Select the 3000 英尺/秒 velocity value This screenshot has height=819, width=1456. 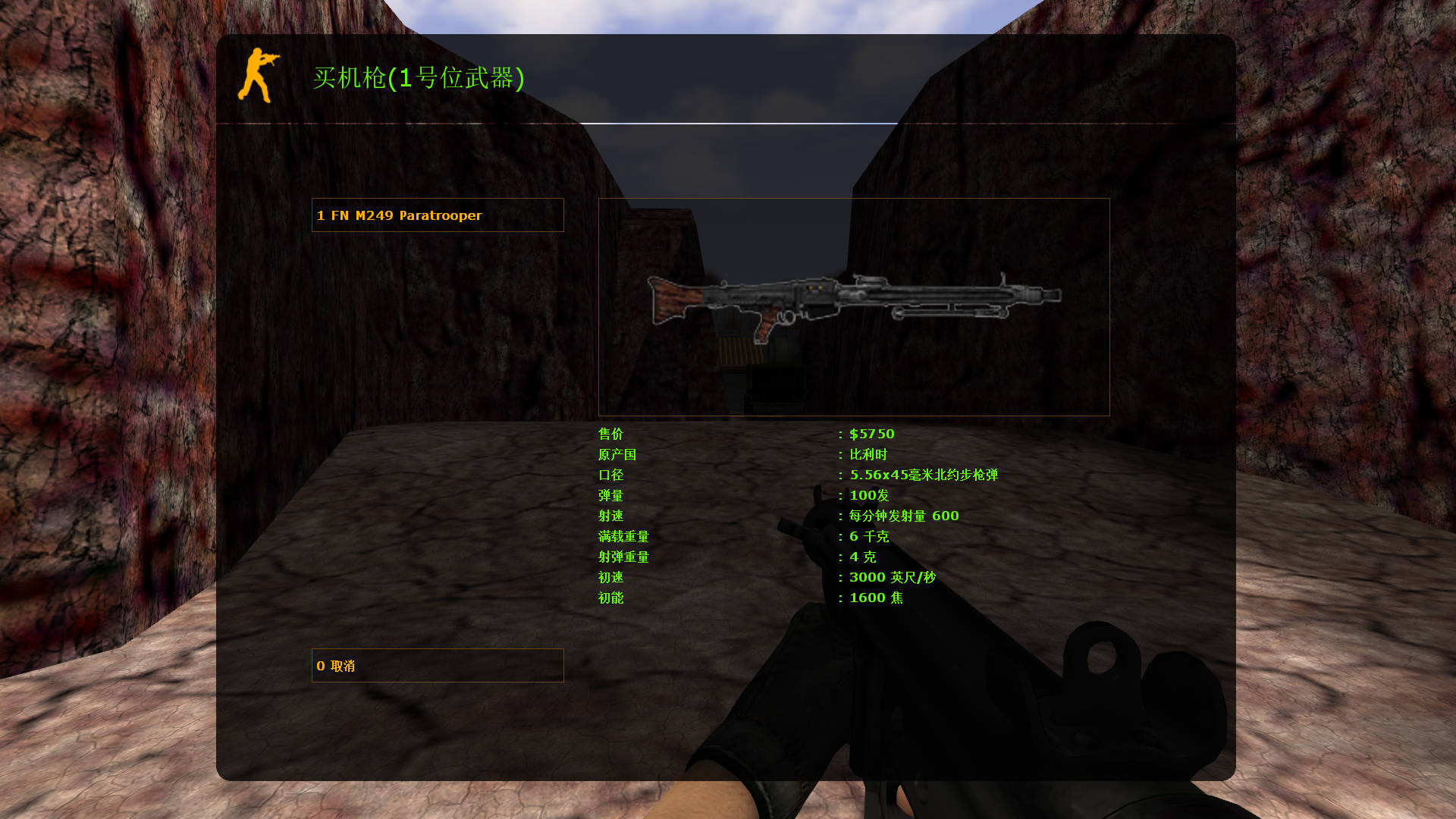click(891, 577)
